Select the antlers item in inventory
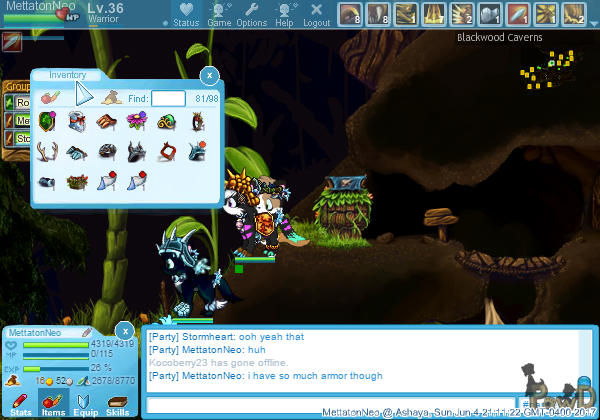This screenshot has height=420, width=600. pyautogui.click(x=47, y=152)
